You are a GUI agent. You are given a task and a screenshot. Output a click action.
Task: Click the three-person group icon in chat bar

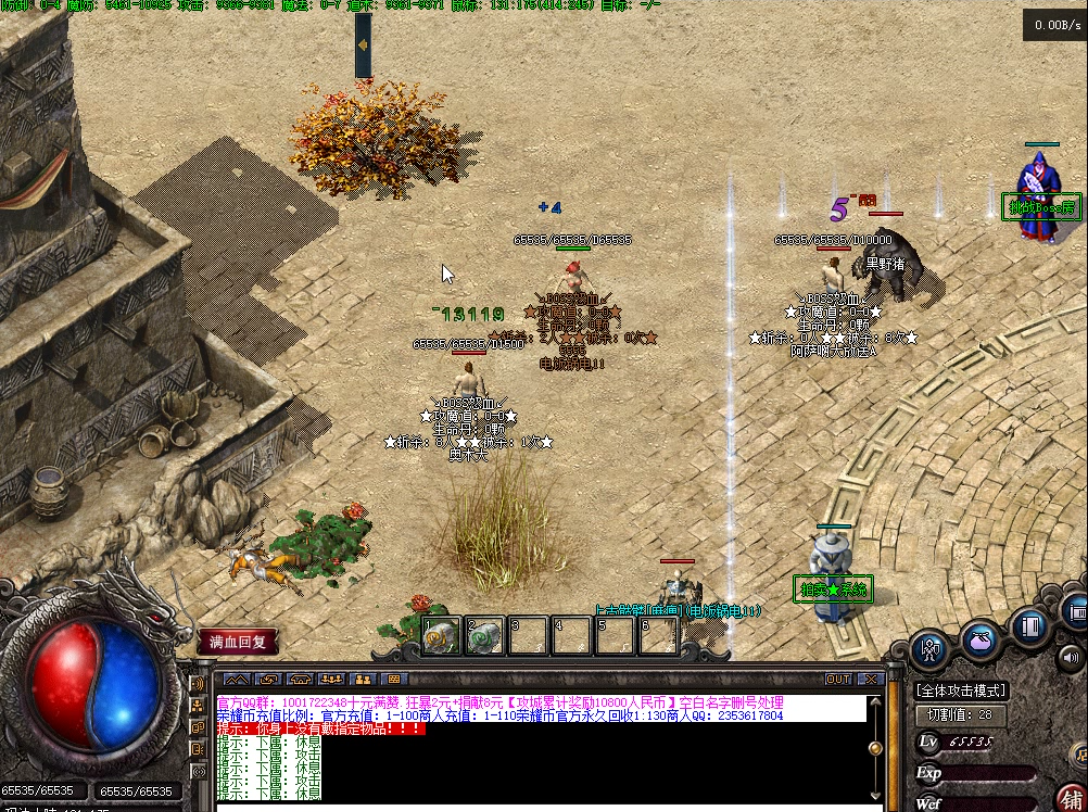pos(332,680)
